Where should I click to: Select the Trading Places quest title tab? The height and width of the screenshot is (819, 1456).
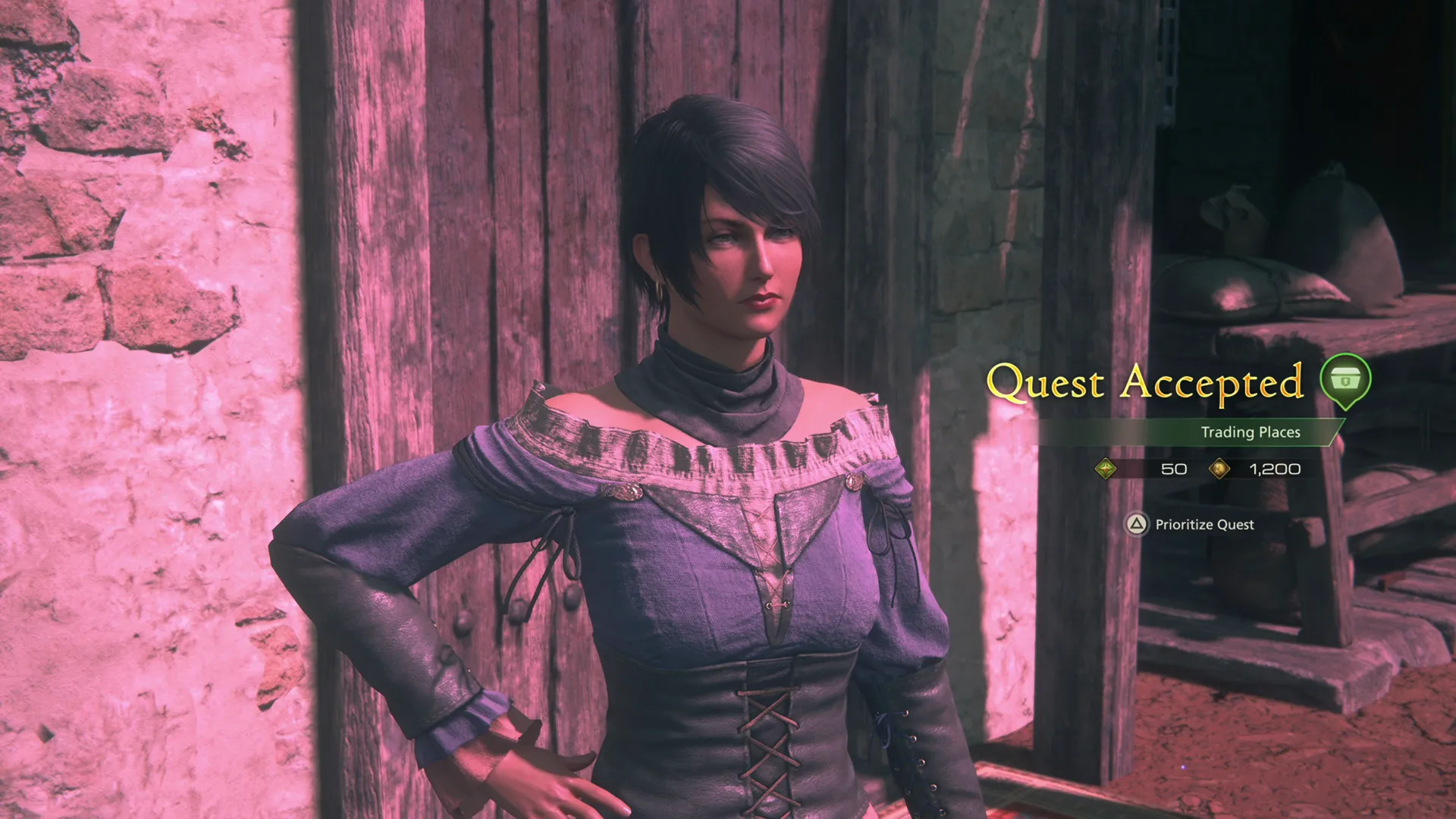[1251, 432]
